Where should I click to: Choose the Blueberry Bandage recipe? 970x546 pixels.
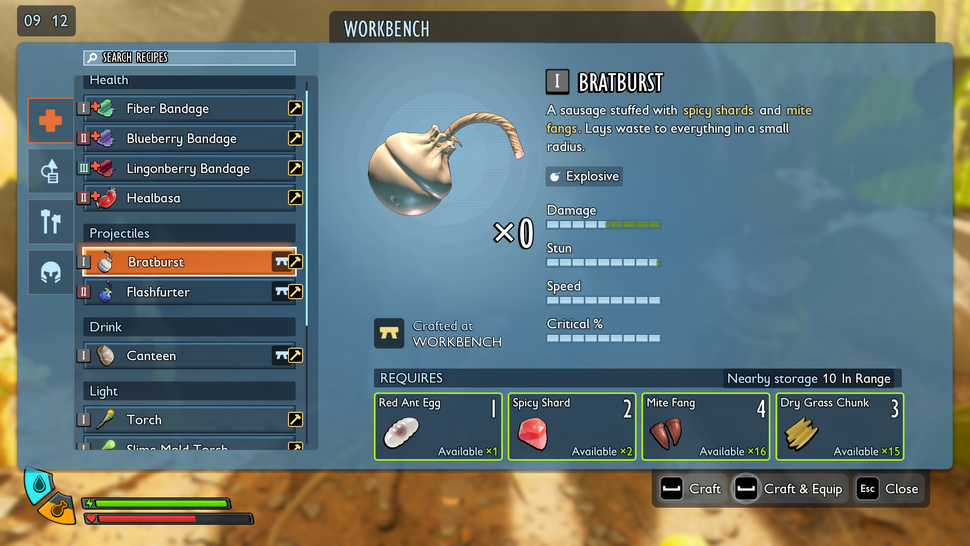[x=180, y=139]
